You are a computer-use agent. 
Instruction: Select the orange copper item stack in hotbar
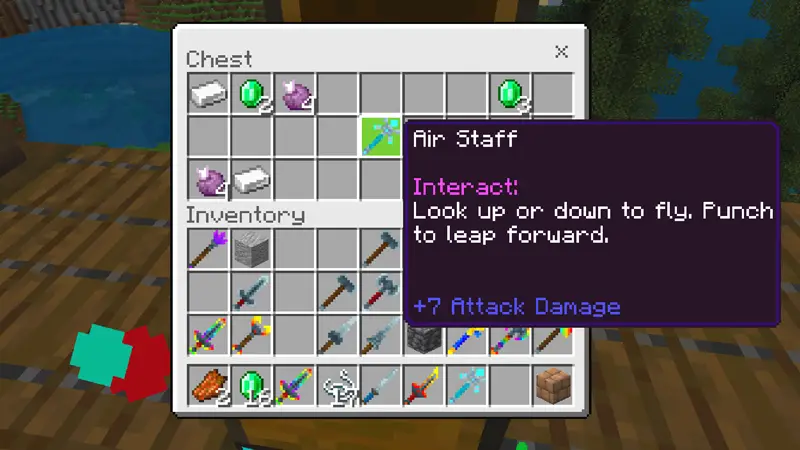[208, 385]
